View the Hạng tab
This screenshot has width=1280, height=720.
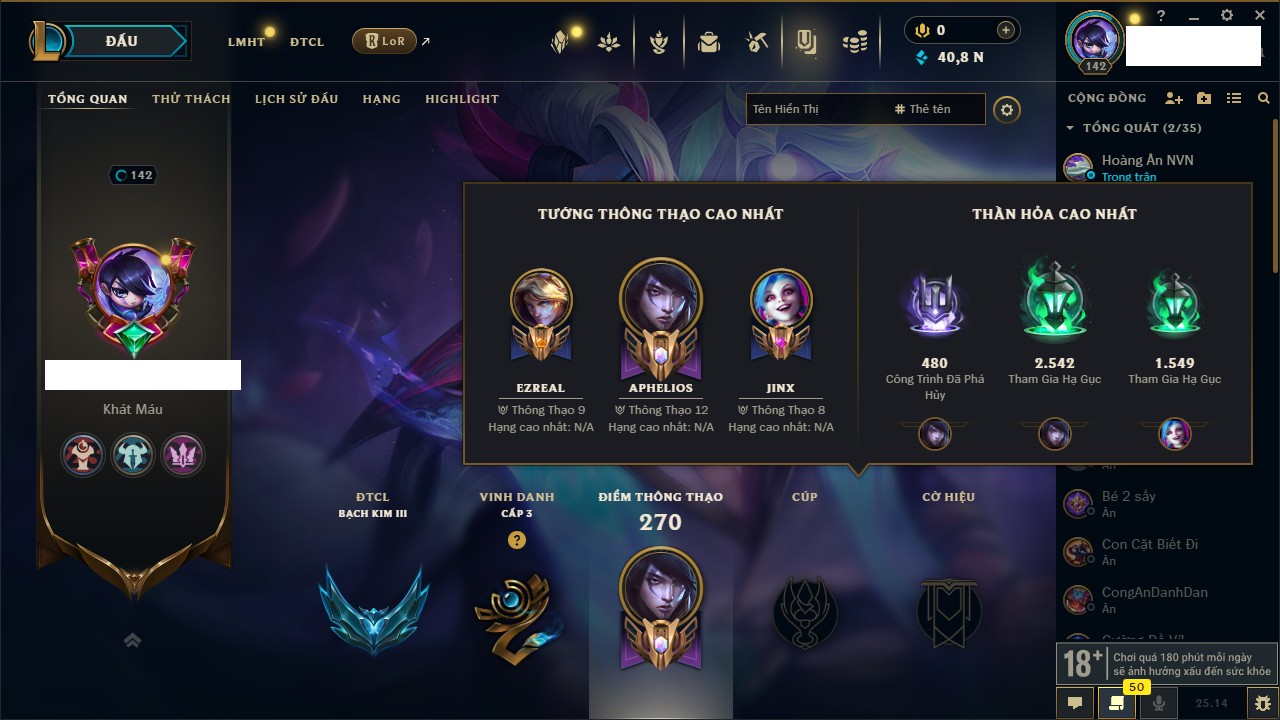click(381, 99)
